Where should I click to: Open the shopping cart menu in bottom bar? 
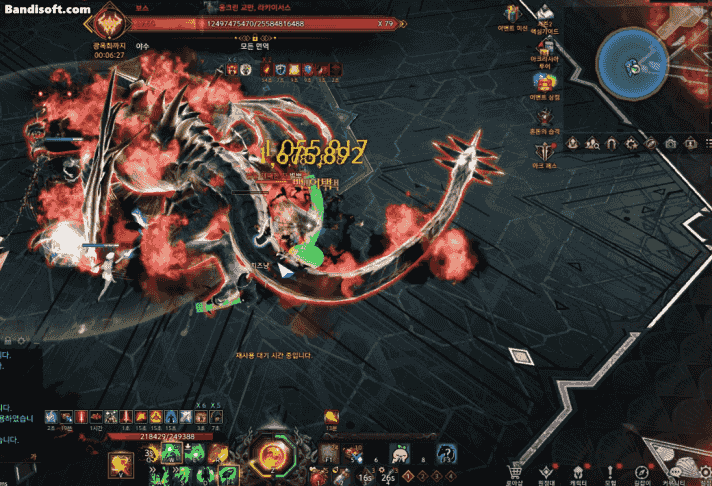point(517,472)
